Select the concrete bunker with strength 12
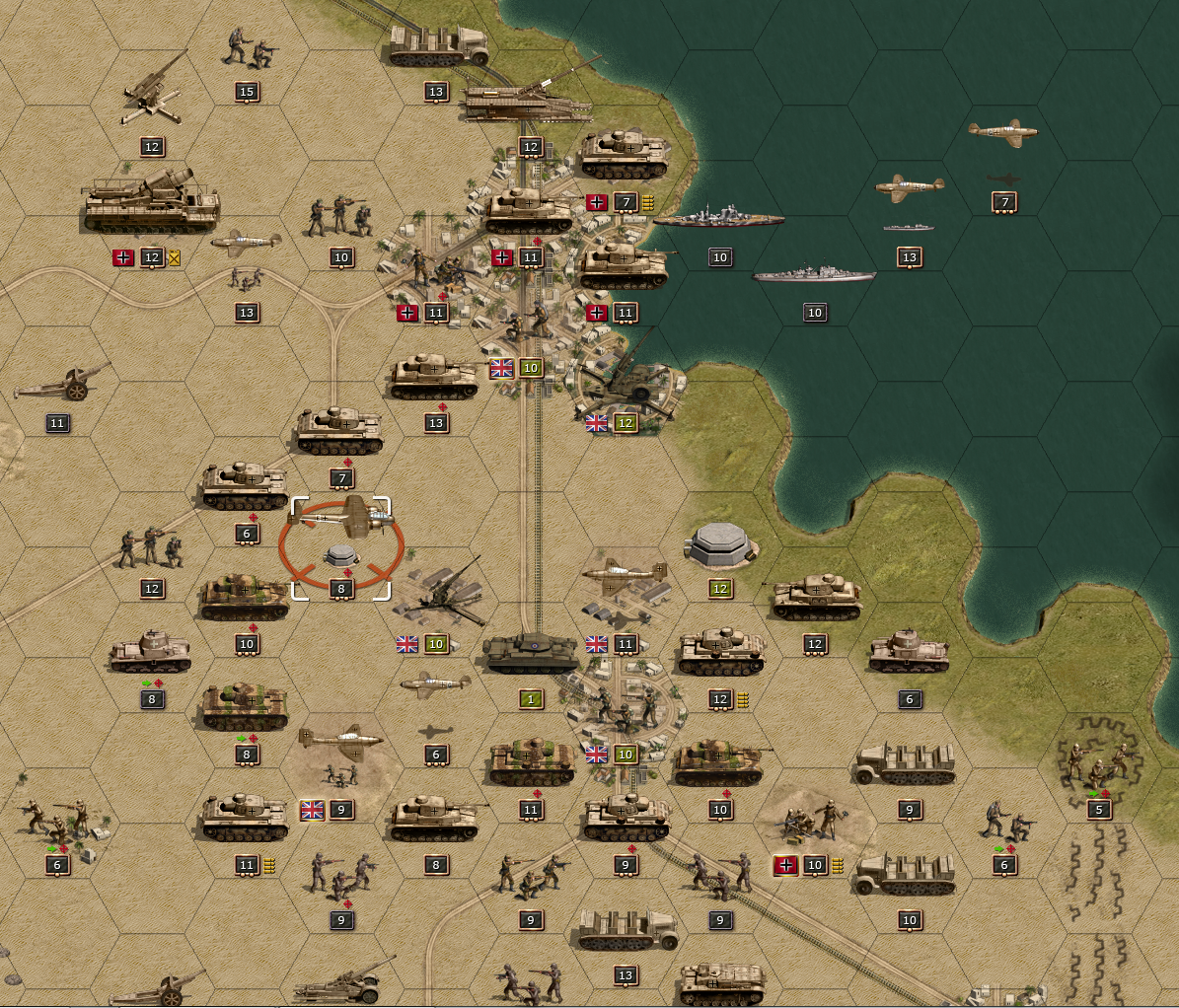Viewport: 1179px width, 1008px height. point(721,545)
